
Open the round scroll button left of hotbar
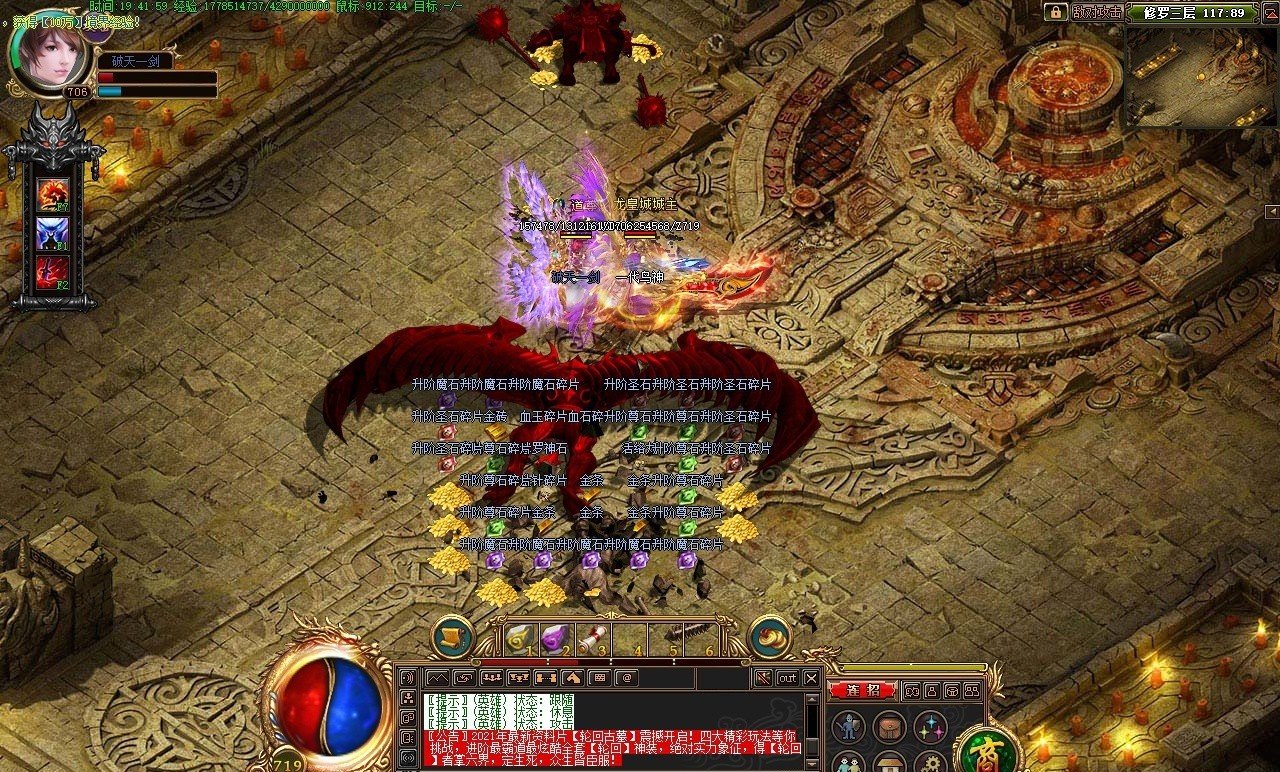453,637
